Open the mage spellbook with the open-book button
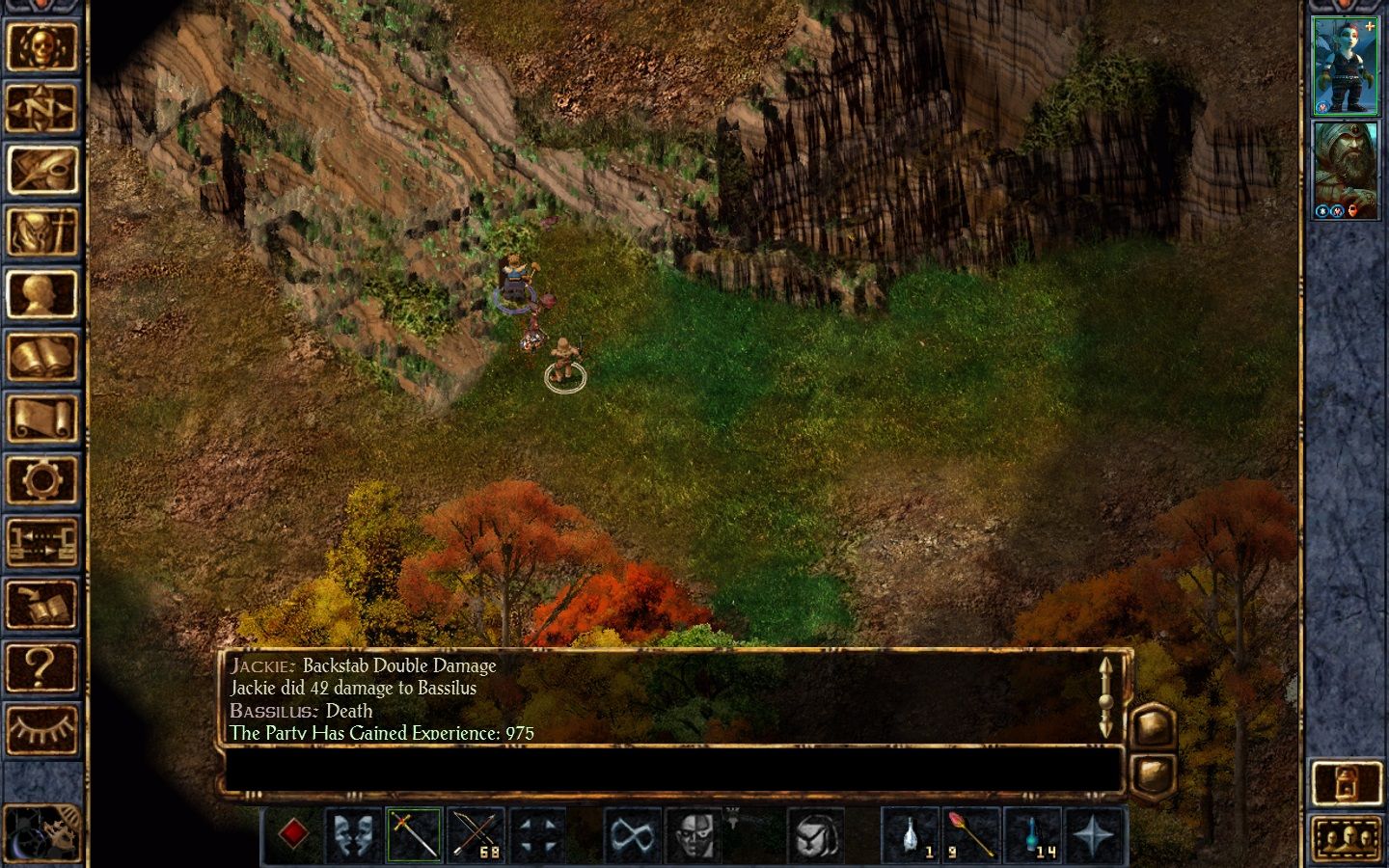This screenshot has width=1389, height=868. (x=41, y=357)
